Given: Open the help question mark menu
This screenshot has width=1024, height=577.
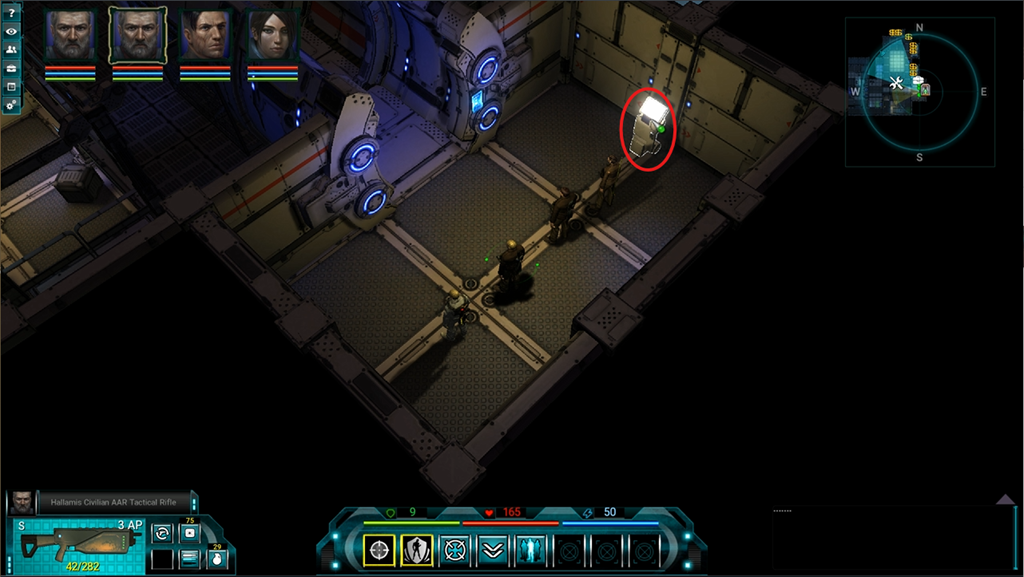Looking at the screenshot, I should [11, 13].
